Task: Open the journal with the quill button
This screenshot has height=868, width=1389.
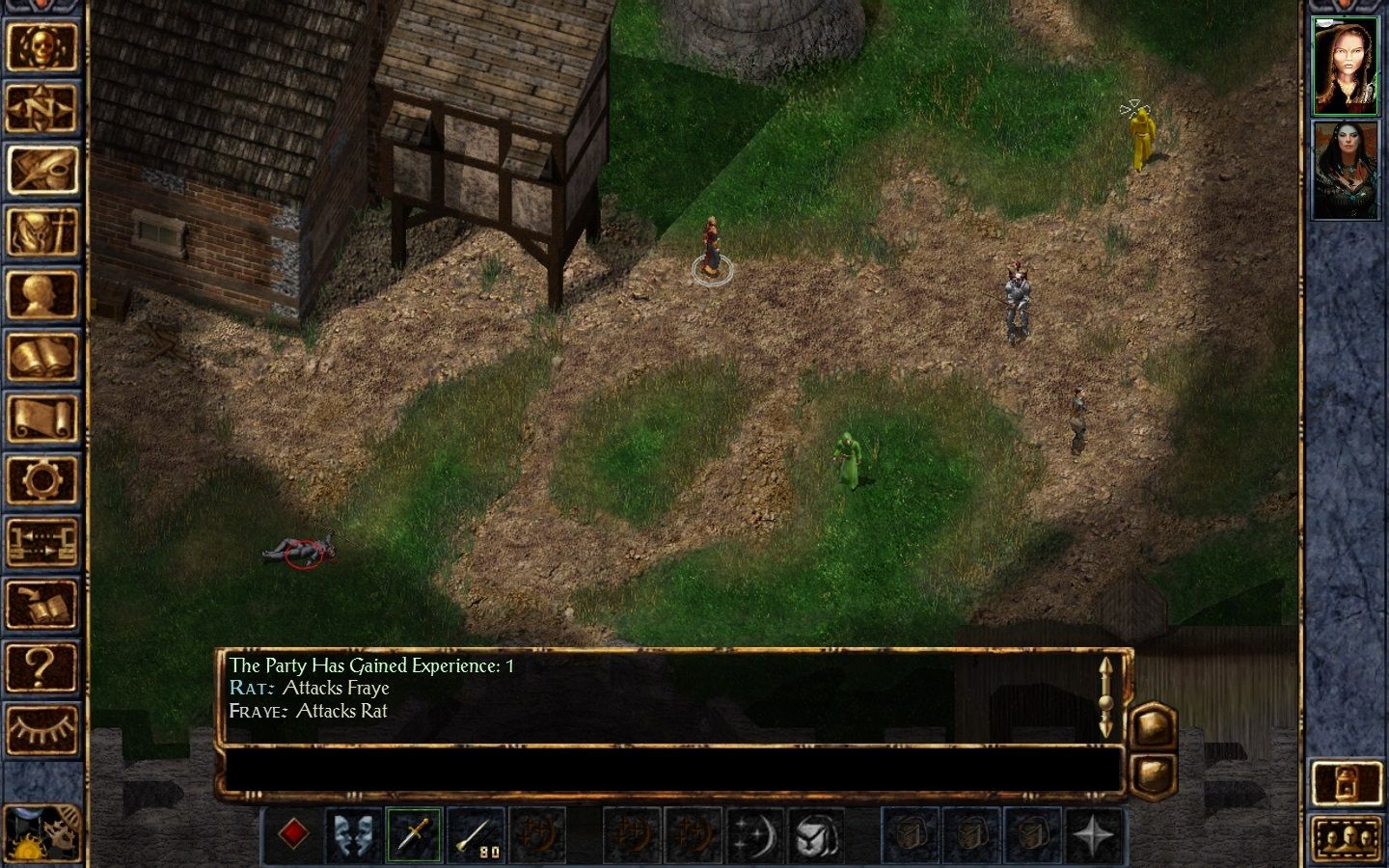Action: click(41, 170)
